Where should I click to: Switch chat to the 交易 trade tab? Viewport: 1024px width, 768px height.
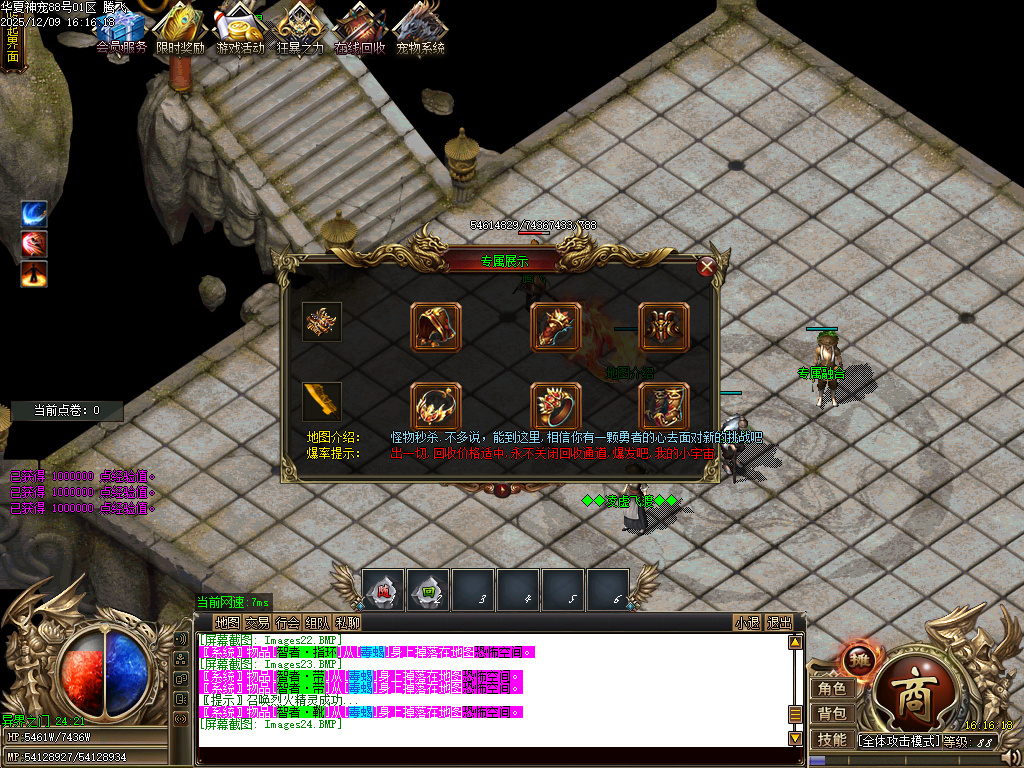click(x=257, y=622)
